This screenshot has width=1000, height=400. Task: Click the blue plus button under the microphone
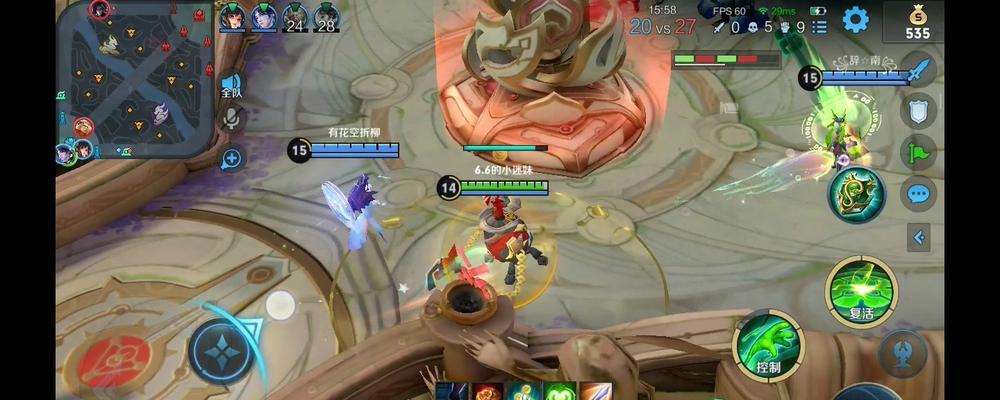pyautogui.click(x=232, y=157)
